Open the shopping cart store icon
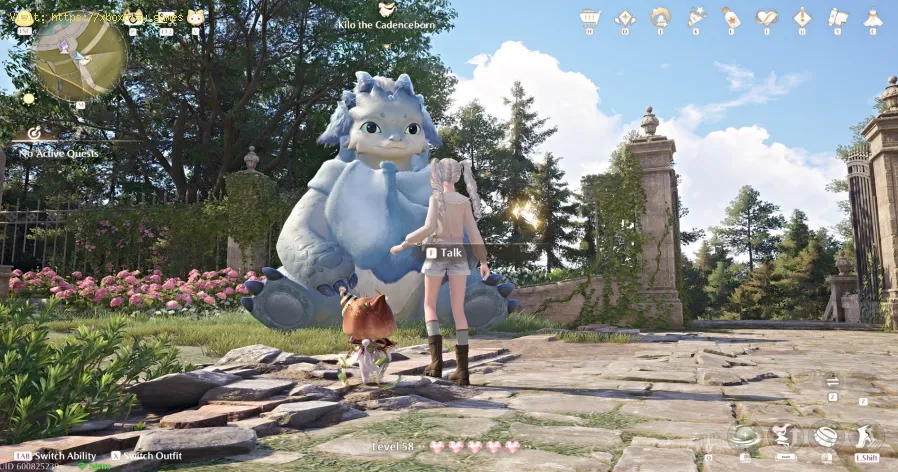 tap(590, 17)
